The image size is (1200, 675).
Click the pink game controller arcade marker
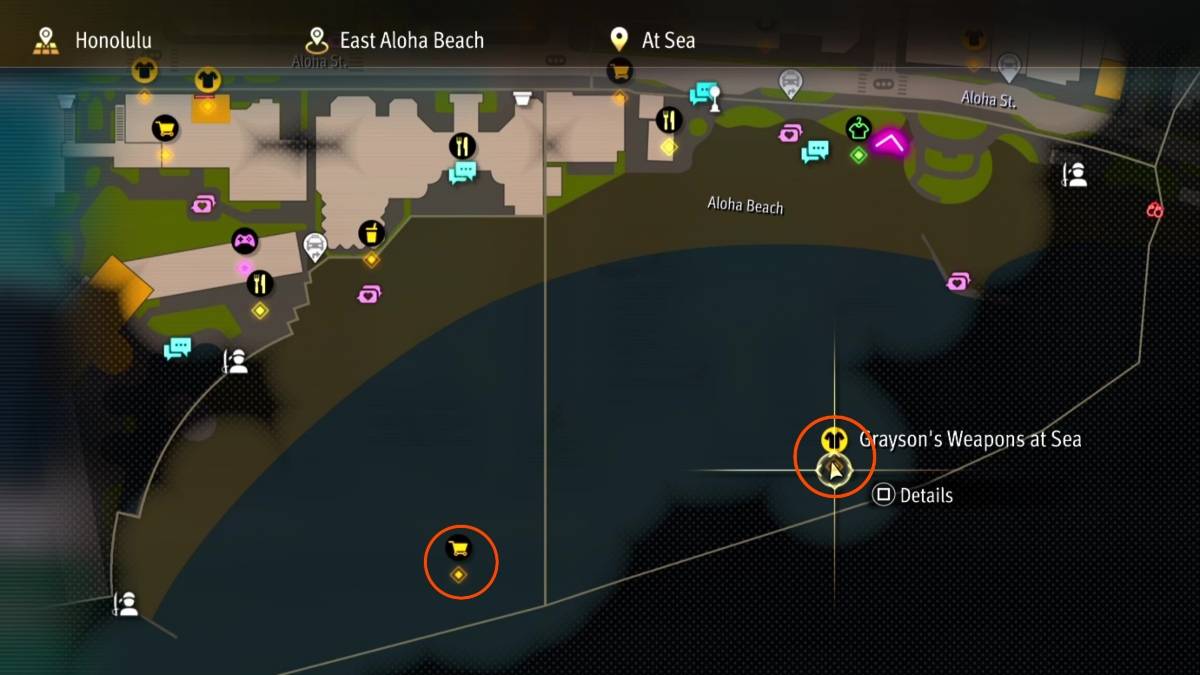tap(245, 241)
